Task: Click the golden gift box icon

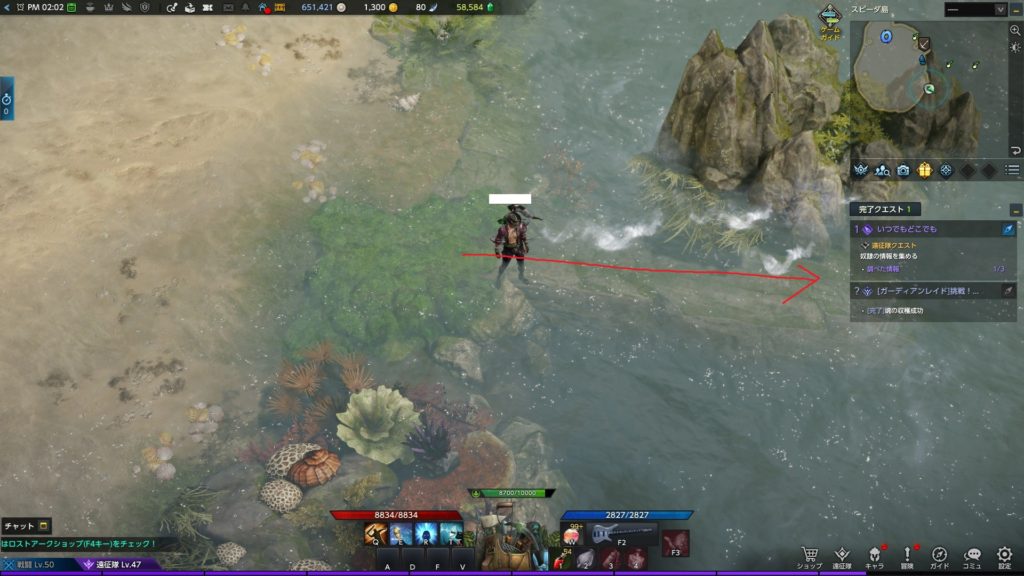Action: 925,170
